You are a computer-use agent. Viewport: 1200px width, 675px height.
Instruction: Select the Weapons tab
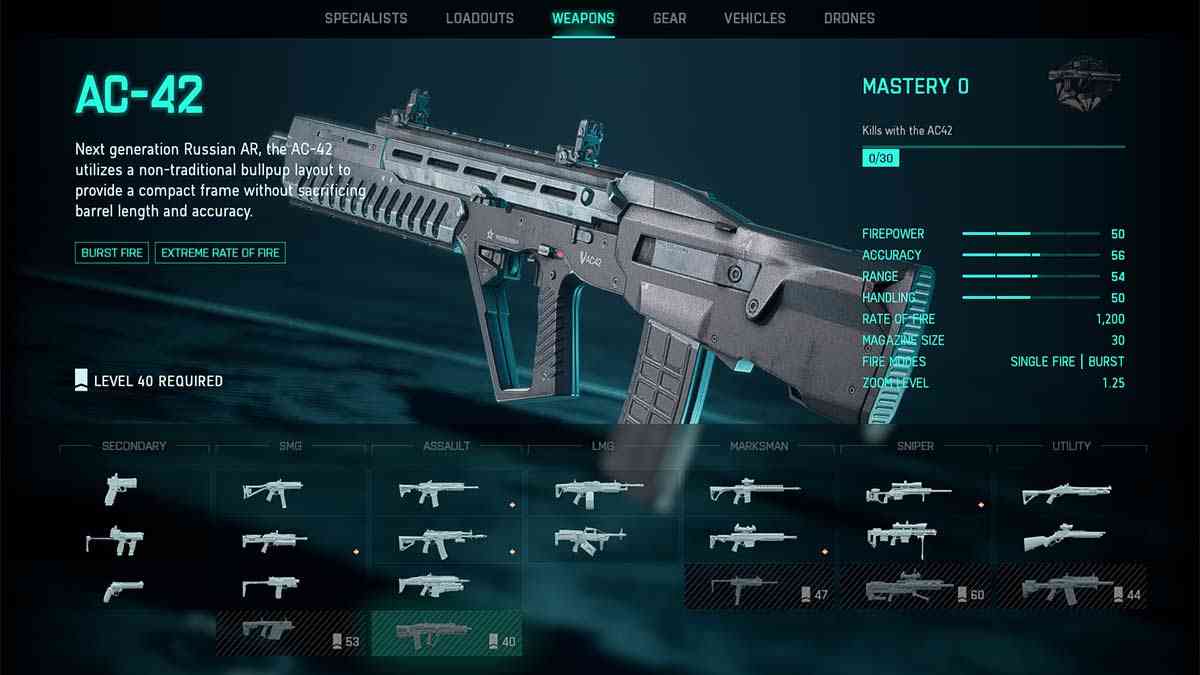pos(583,18)
